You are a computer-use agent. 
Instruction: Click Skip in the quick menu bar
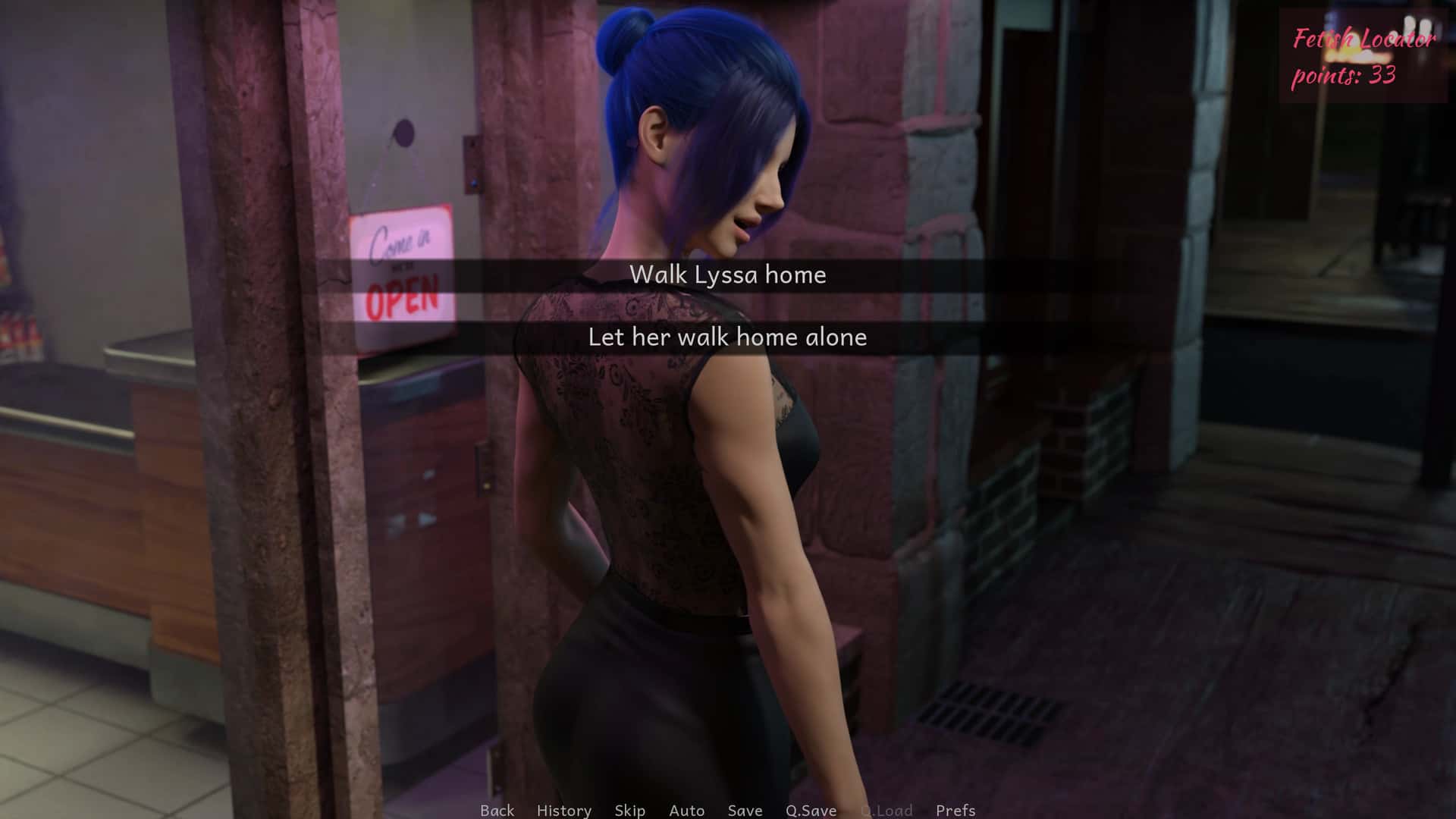click(629, 810)
